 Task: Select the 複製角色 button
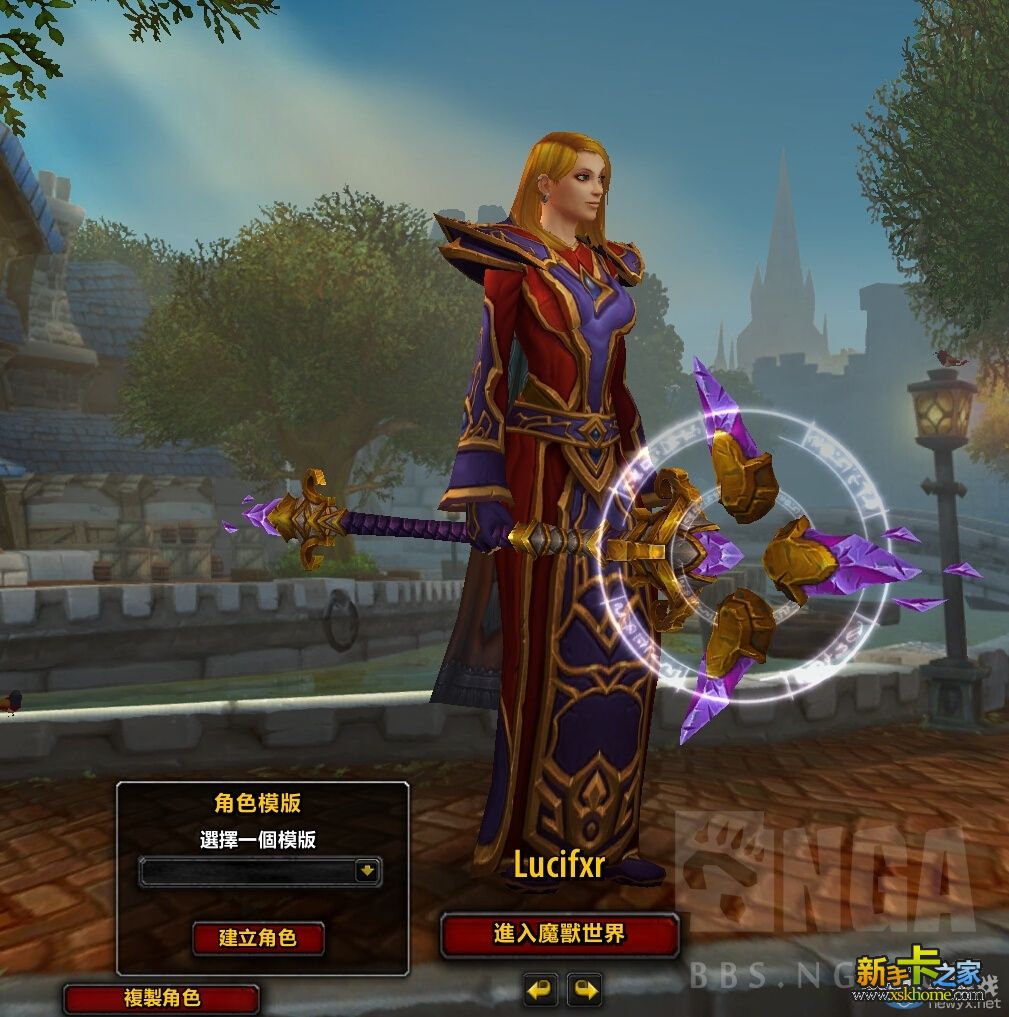162,998
